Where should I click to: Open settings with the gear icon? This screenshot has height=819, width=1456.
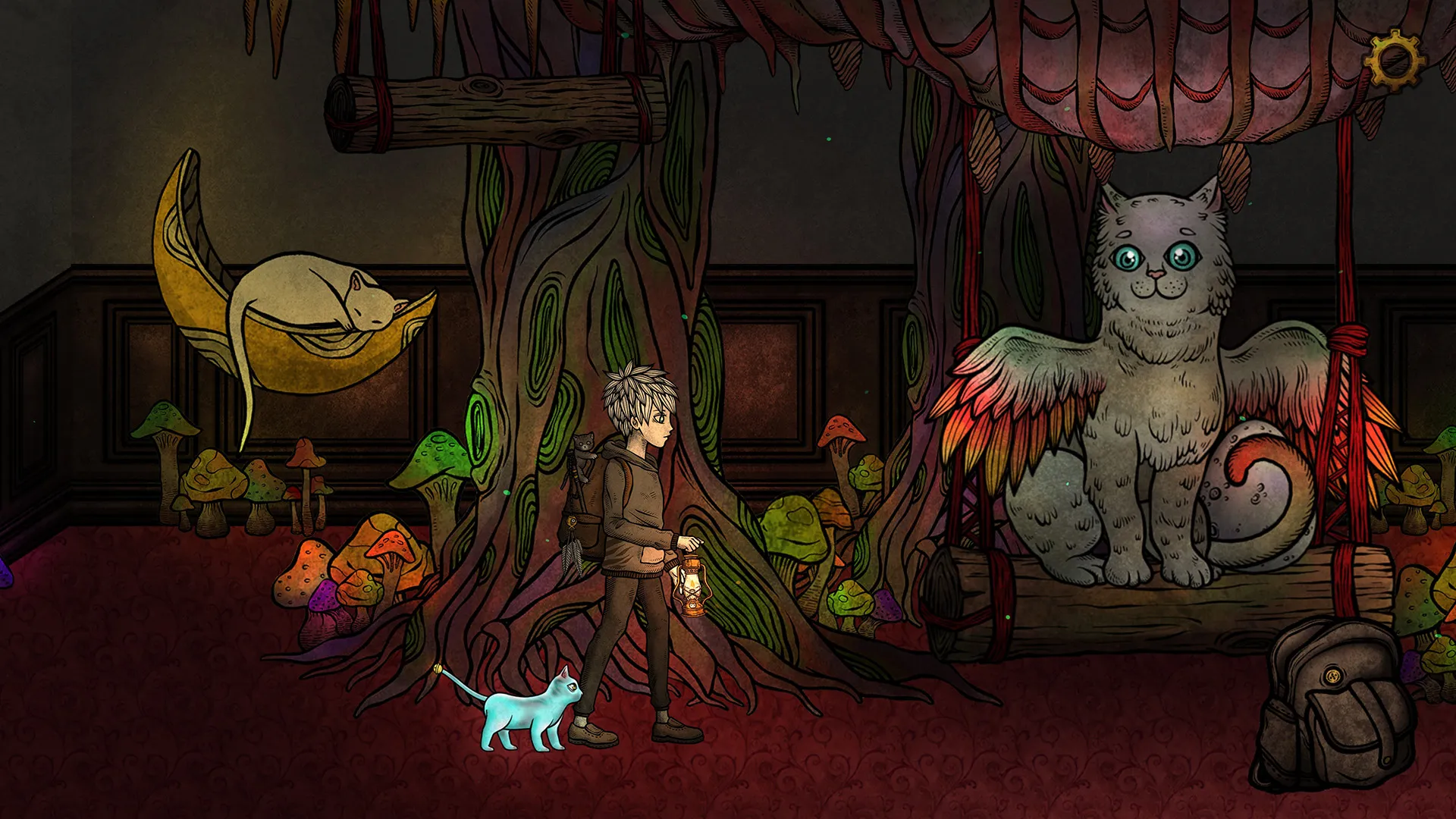pos(1395,60)
